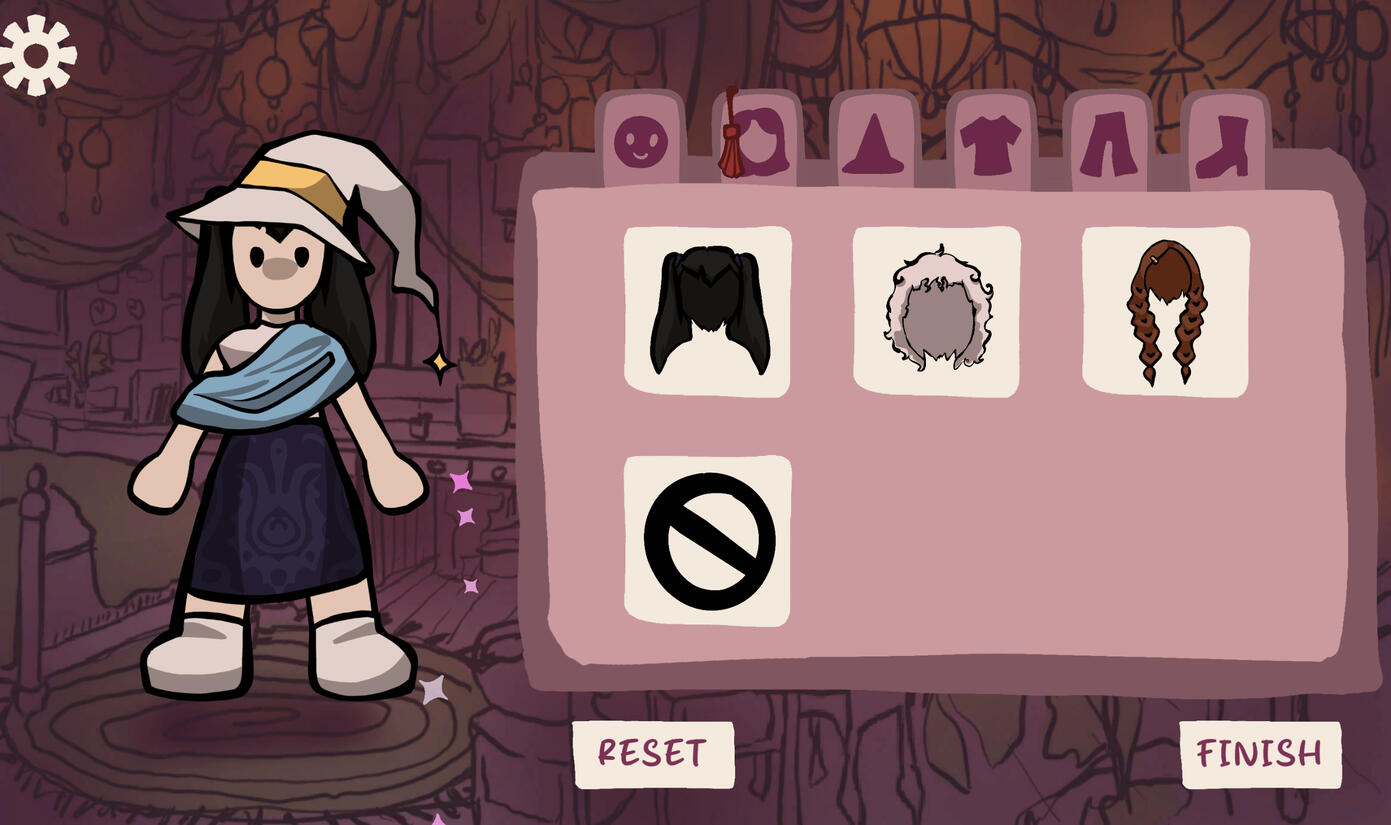Screen dimensions: 1391x825
Task: Click the settings gear icon
Action: [x=38, y=55]
